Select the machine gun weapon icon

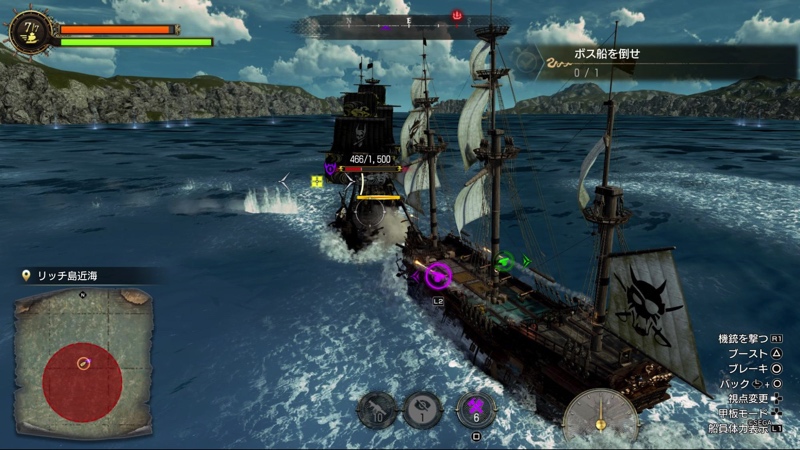tap(377, 410)
